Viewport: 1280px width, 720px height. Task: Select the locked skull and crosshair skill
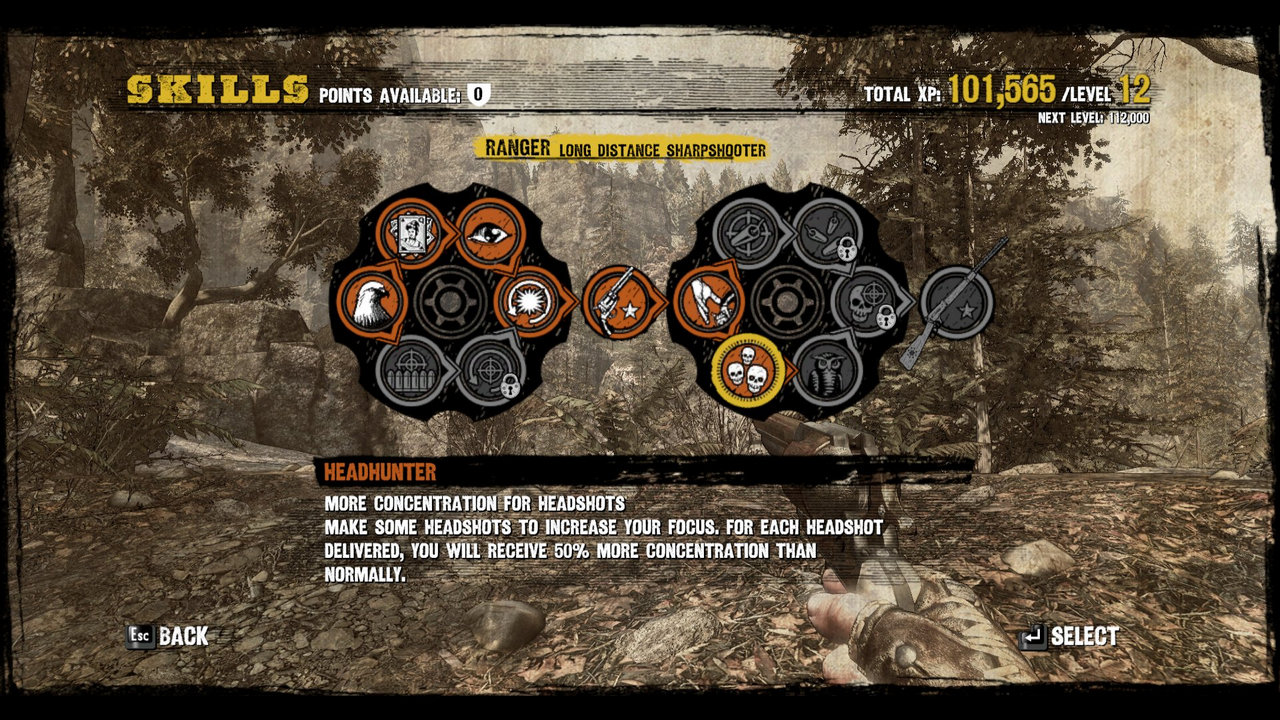click(x=866, y=301)
